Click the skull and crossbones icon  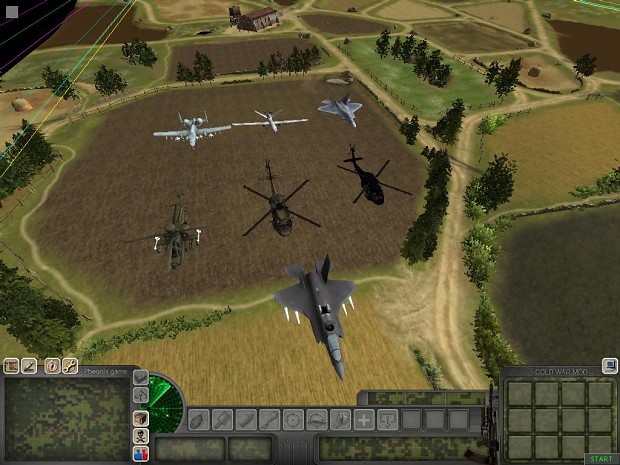141,436
